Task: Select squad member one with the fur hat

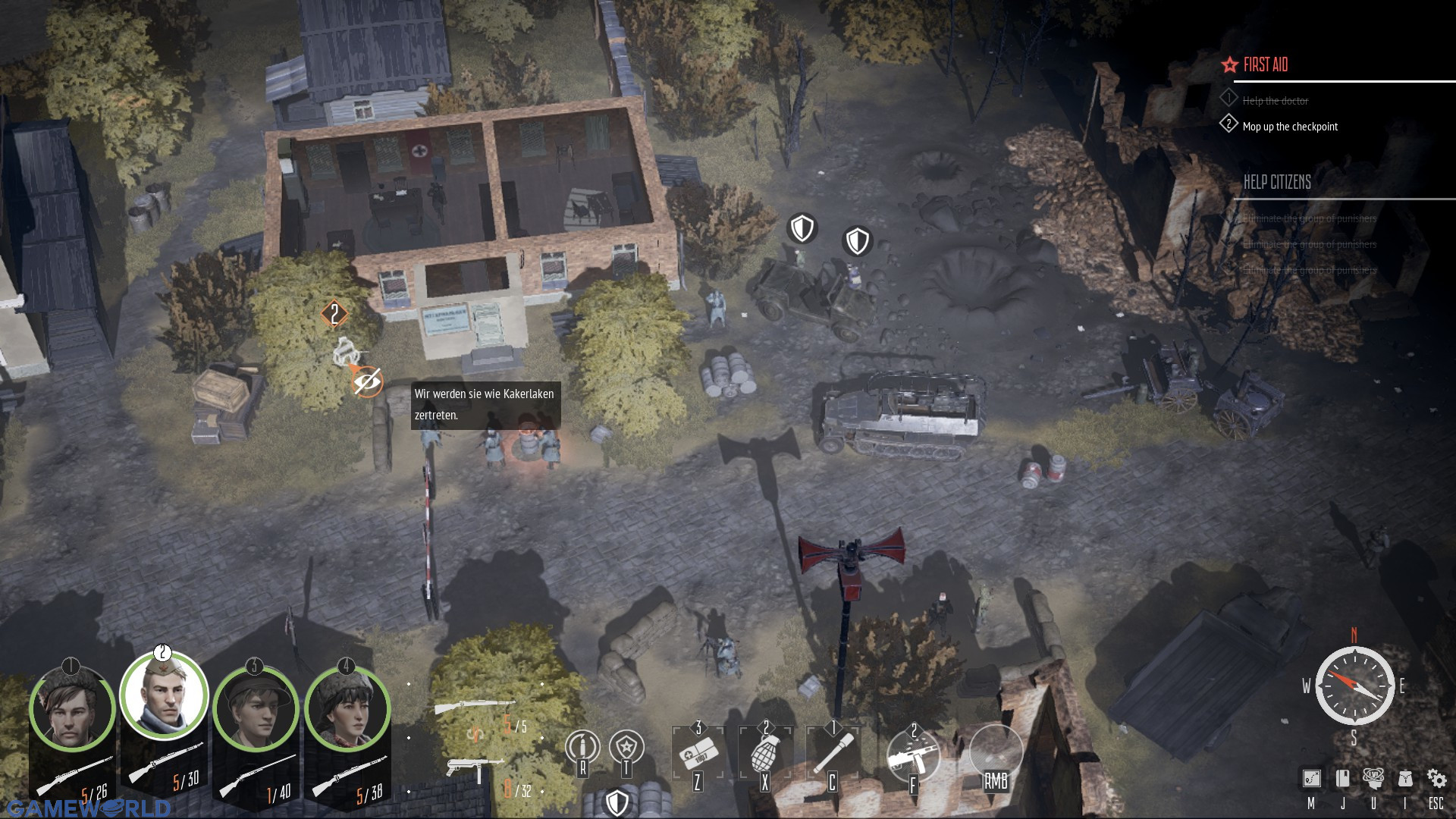Action: coord(71,710)
